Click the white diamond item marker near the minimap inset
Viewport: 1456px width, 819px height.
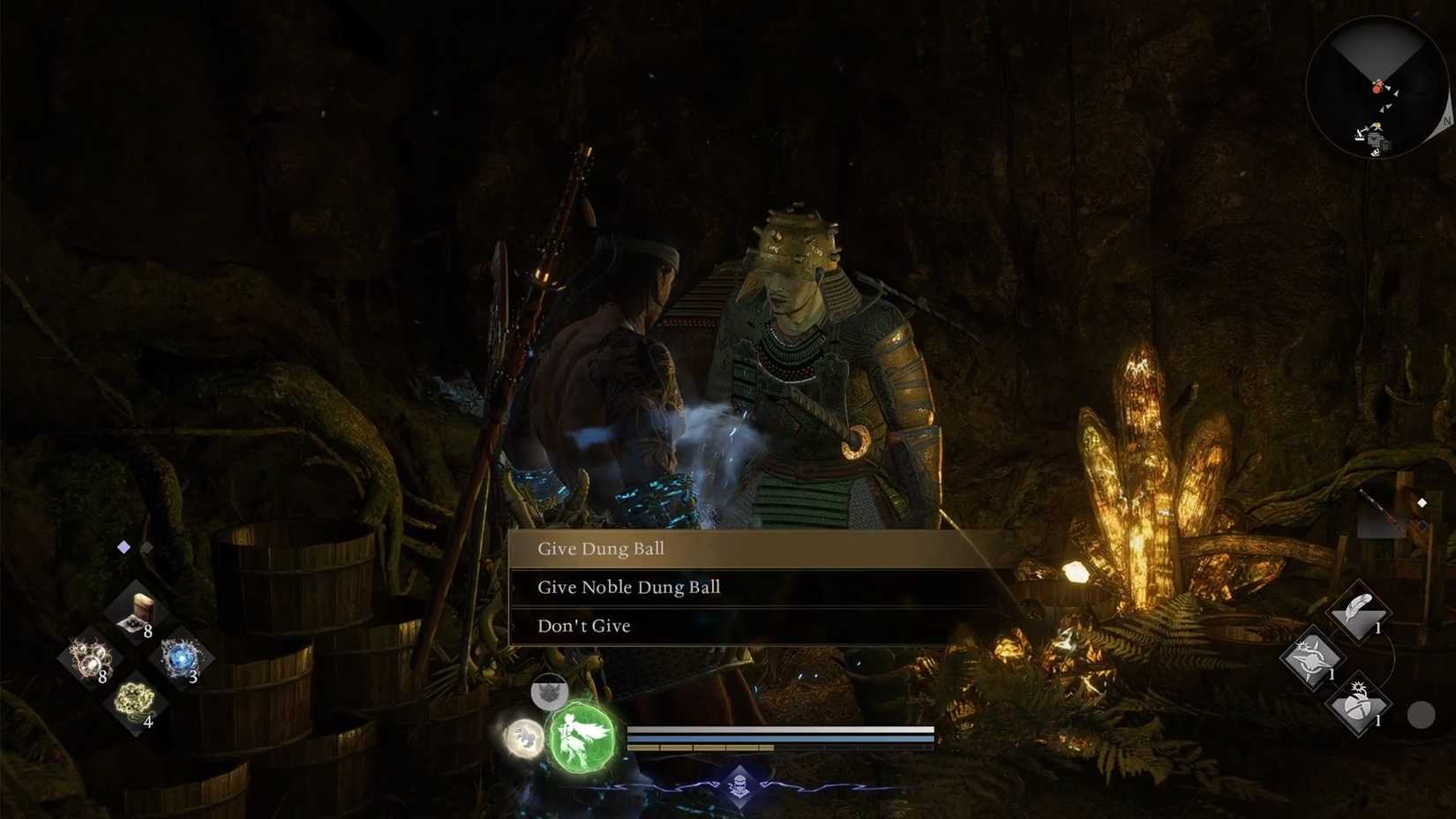tap(1423, 503)
